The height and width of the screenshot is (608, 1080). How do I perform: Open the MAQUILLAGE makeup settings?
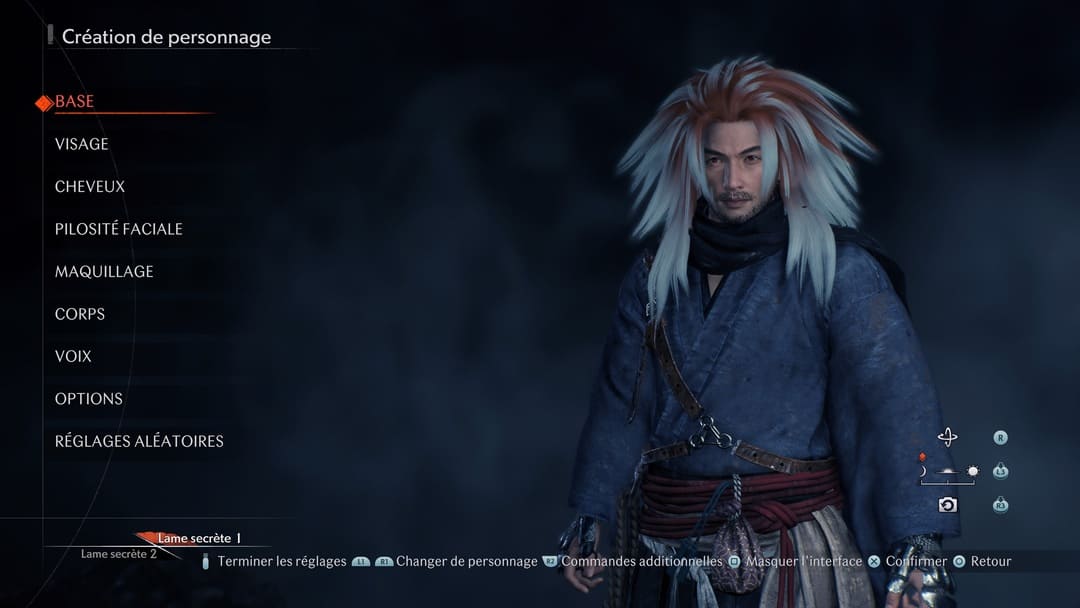[x=104, y=272]
